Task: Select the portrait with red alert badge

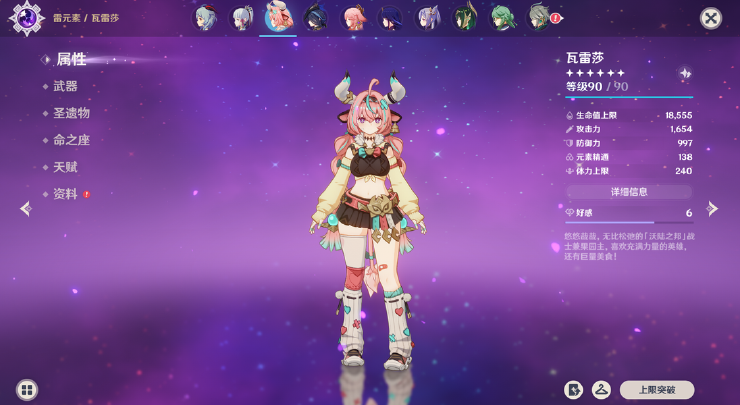Action: coord(541,17)
